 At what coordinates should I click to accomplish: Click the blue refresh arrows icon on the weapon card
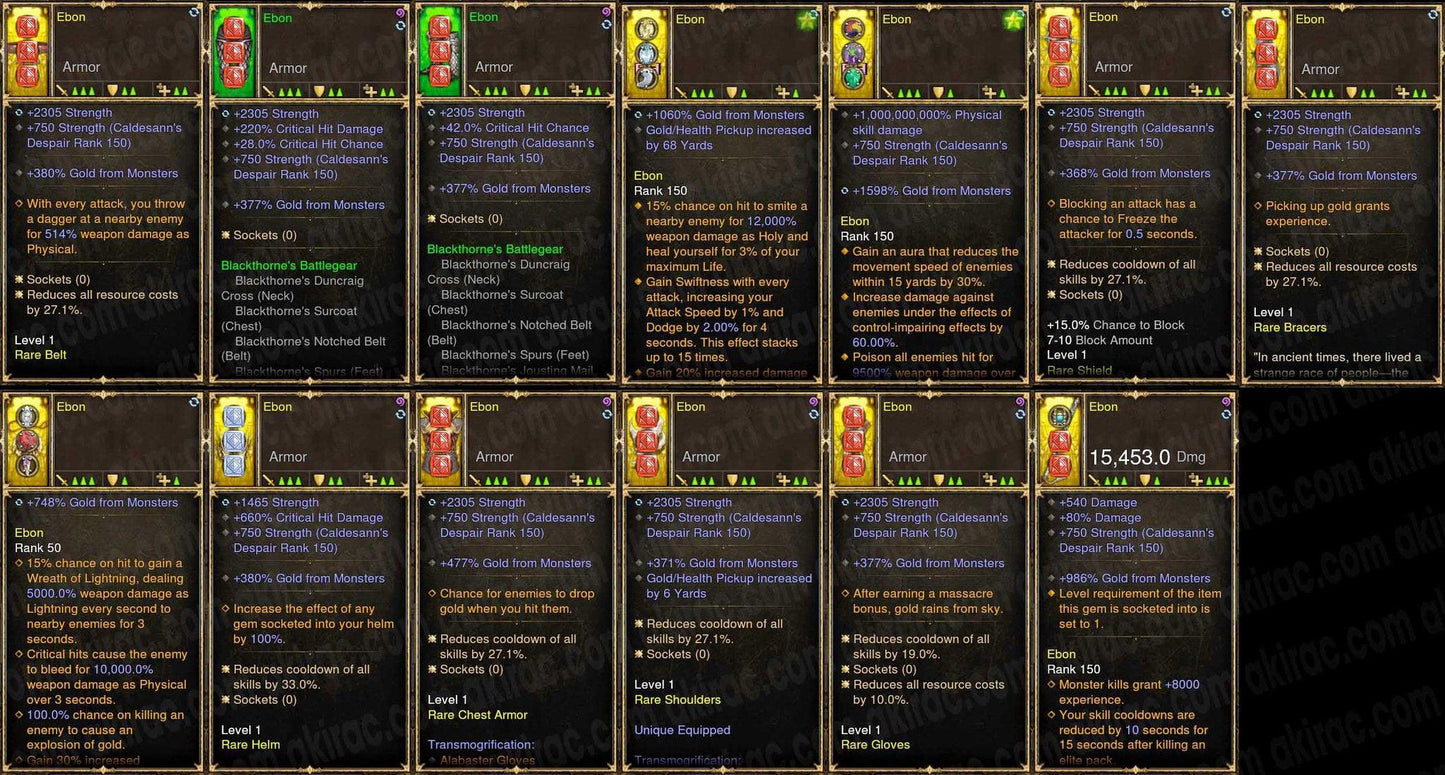coord(1226,414)
